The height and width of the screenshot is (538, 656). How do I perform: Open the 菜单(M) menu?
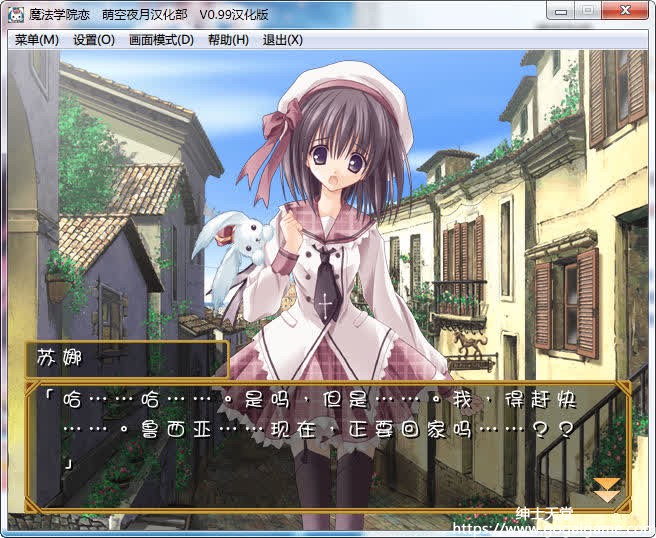37,40
